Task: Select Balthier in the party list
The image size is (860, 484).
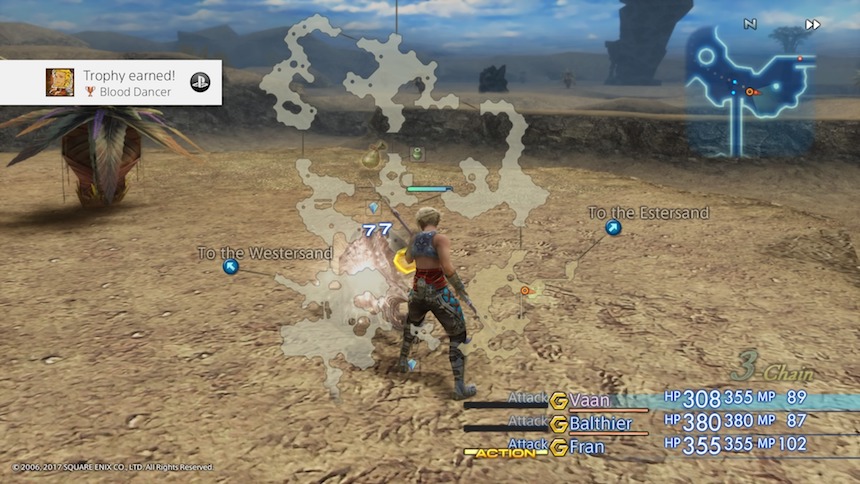Action: point(600,423)
